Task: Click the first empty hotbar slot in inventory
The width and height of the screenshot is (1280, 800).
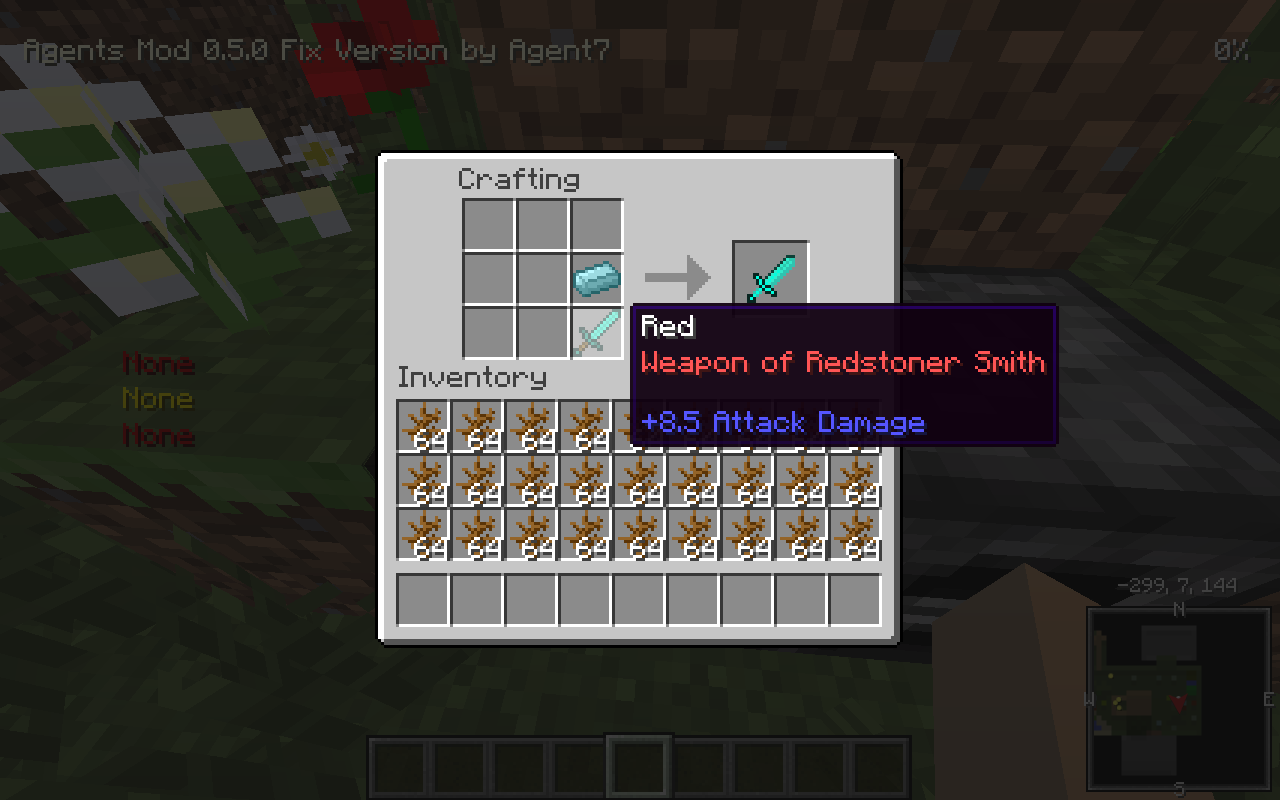Action: pyautogui.click(x=421, y=599)
